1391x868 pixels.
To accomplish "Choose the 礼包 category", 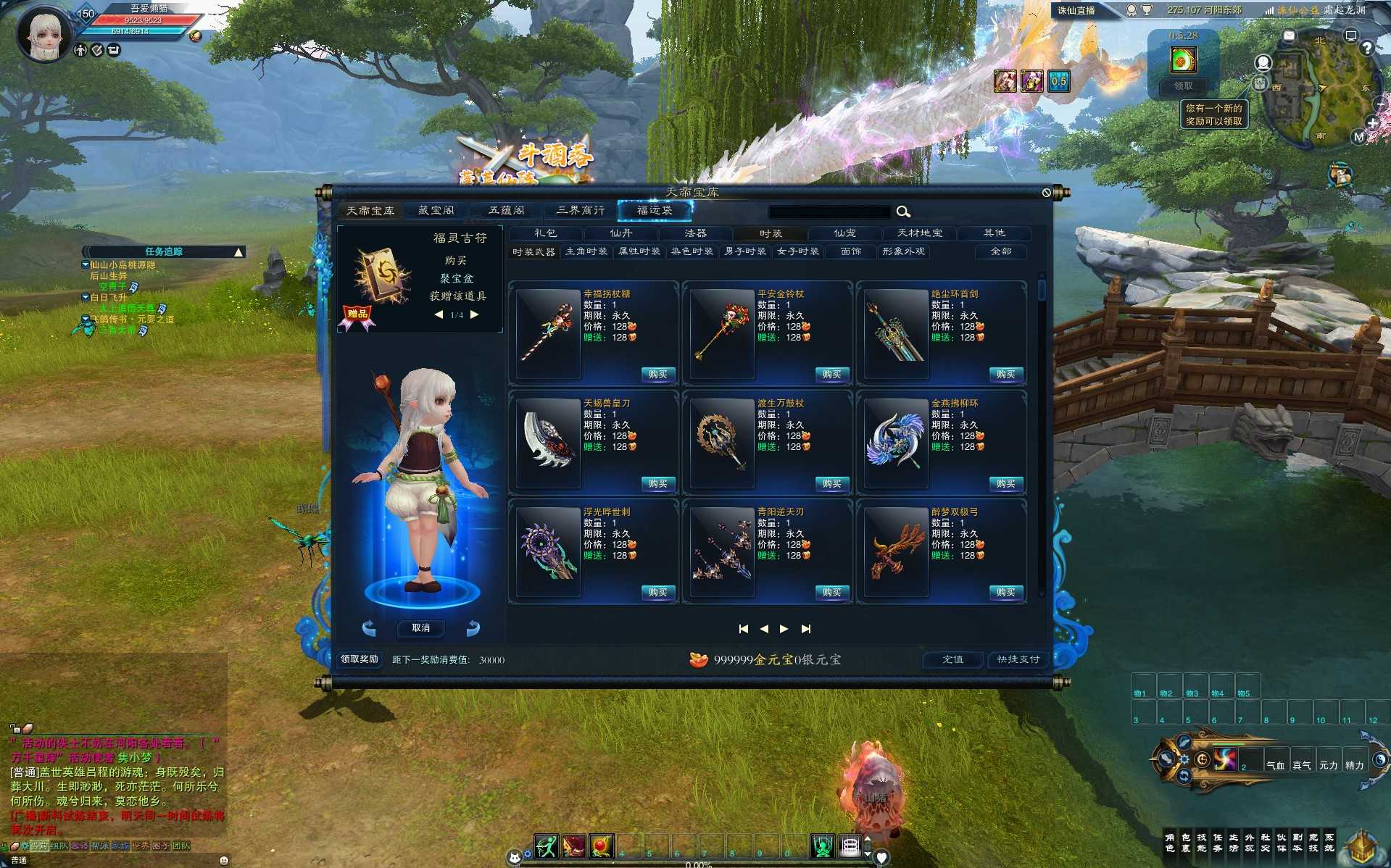I will [545, 233].
